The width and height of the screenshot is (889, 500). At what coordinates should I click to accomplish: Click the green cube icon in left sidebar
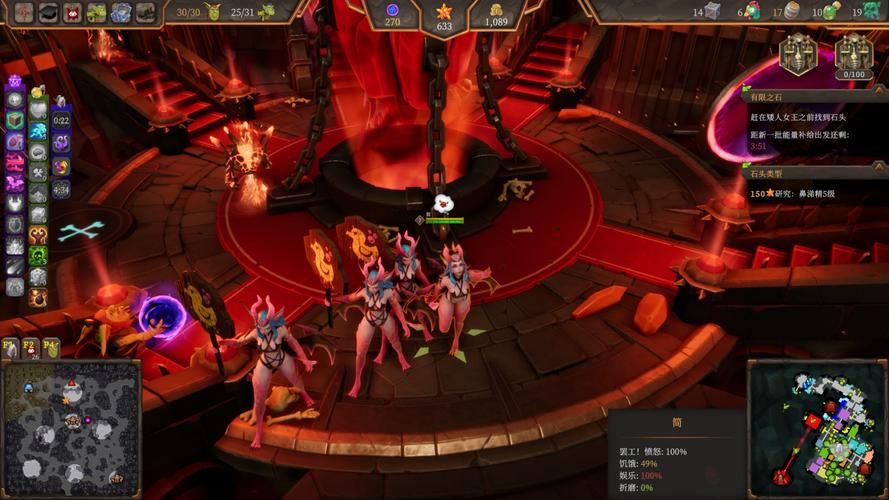pyautogui.click(x=14, y=120)
